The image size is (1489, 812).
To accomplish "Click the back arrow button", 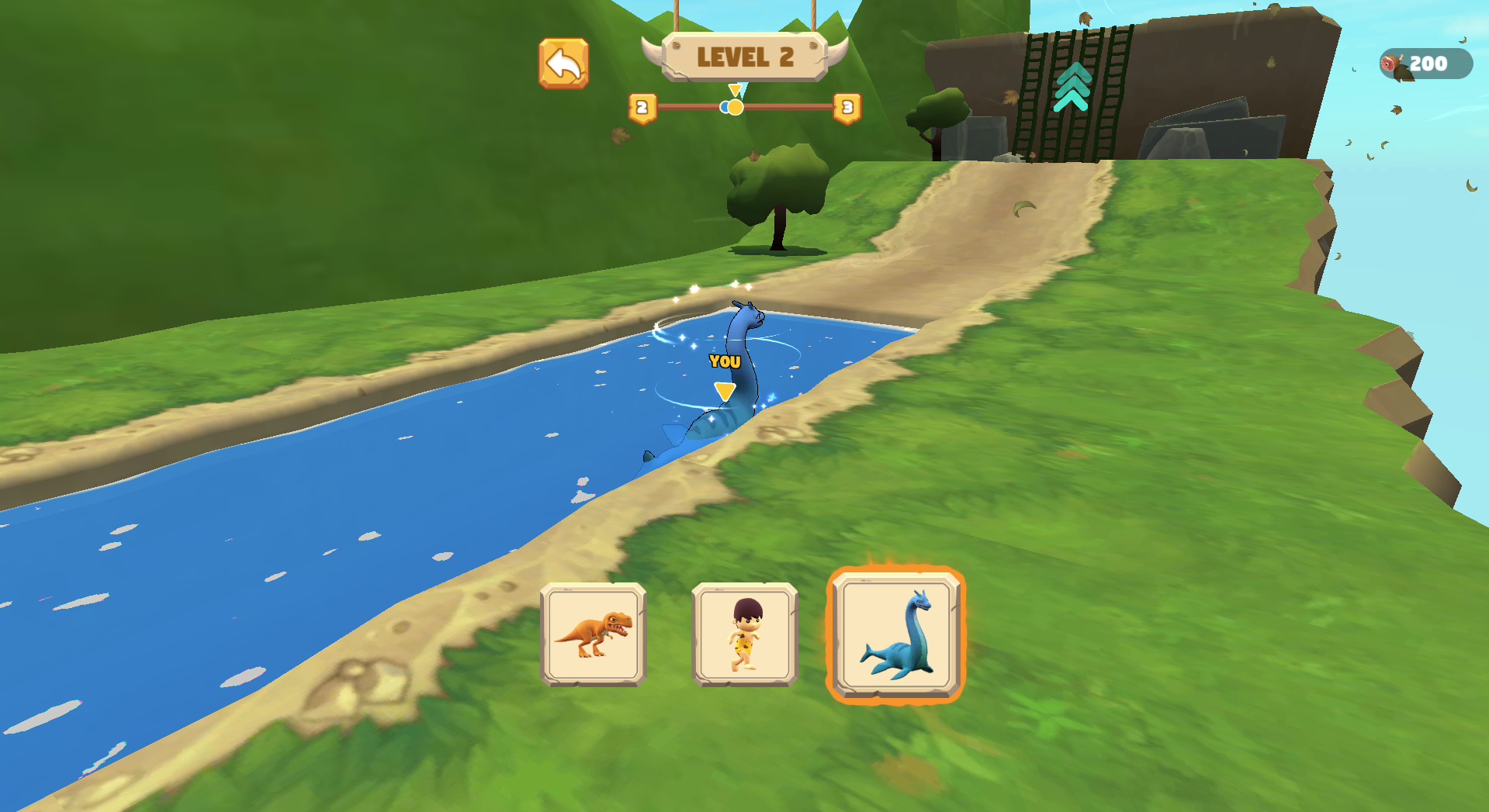I will (564, 64).
